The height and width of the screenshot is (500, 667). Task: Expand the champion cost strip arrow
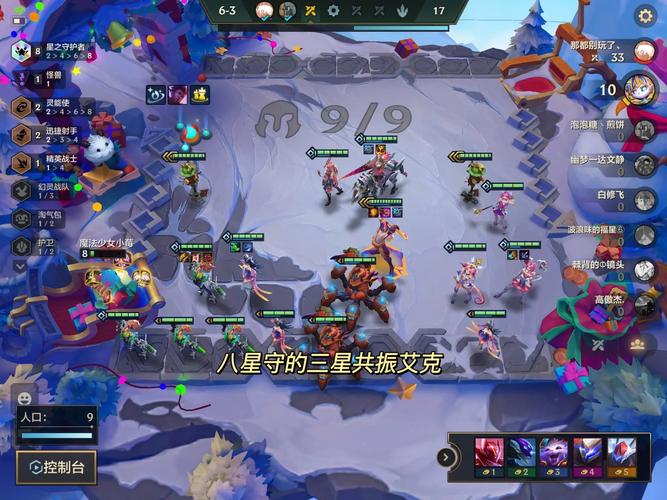446,457
